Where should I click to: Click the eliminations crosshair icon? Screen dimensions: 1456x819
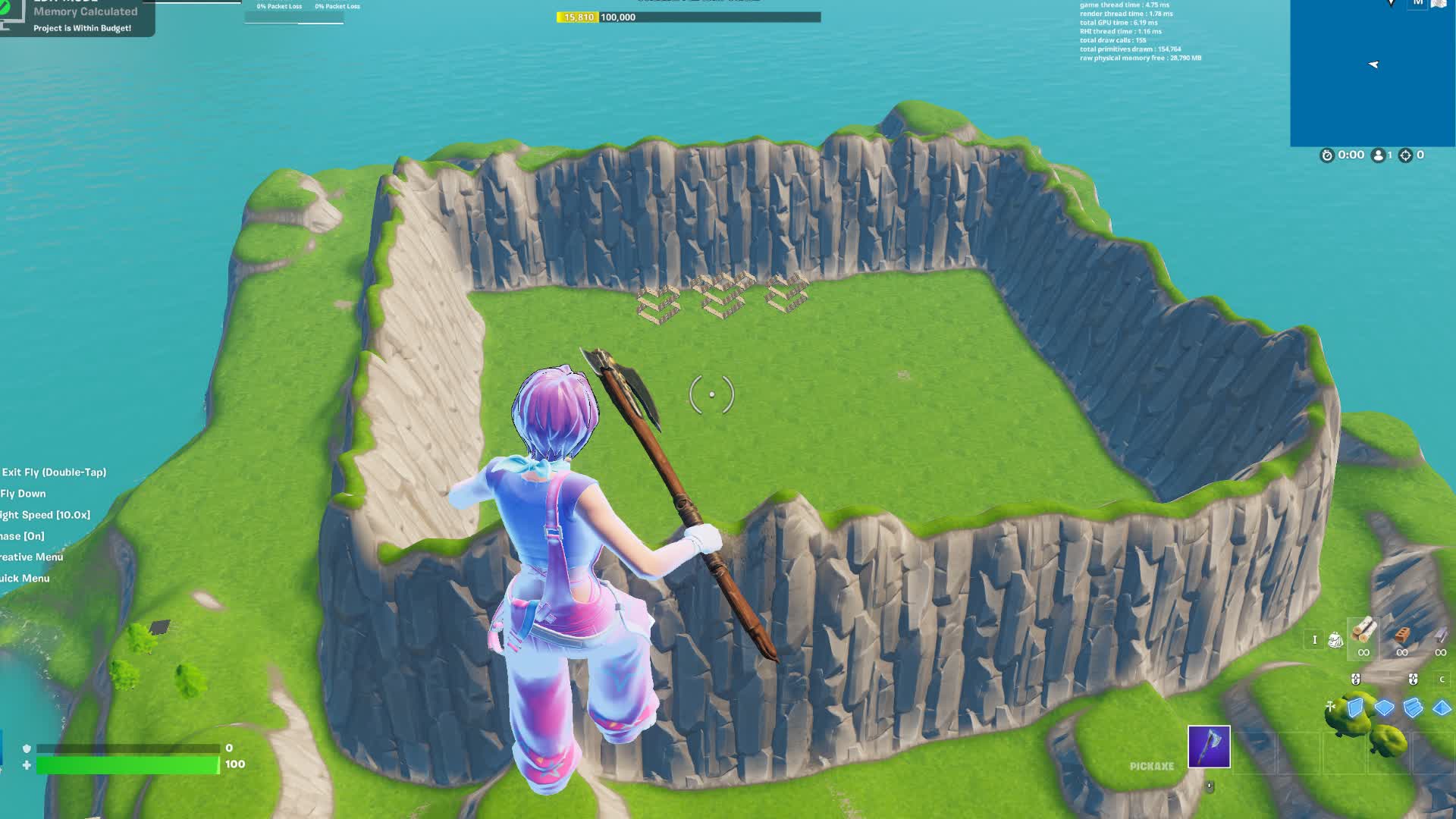1406,155
